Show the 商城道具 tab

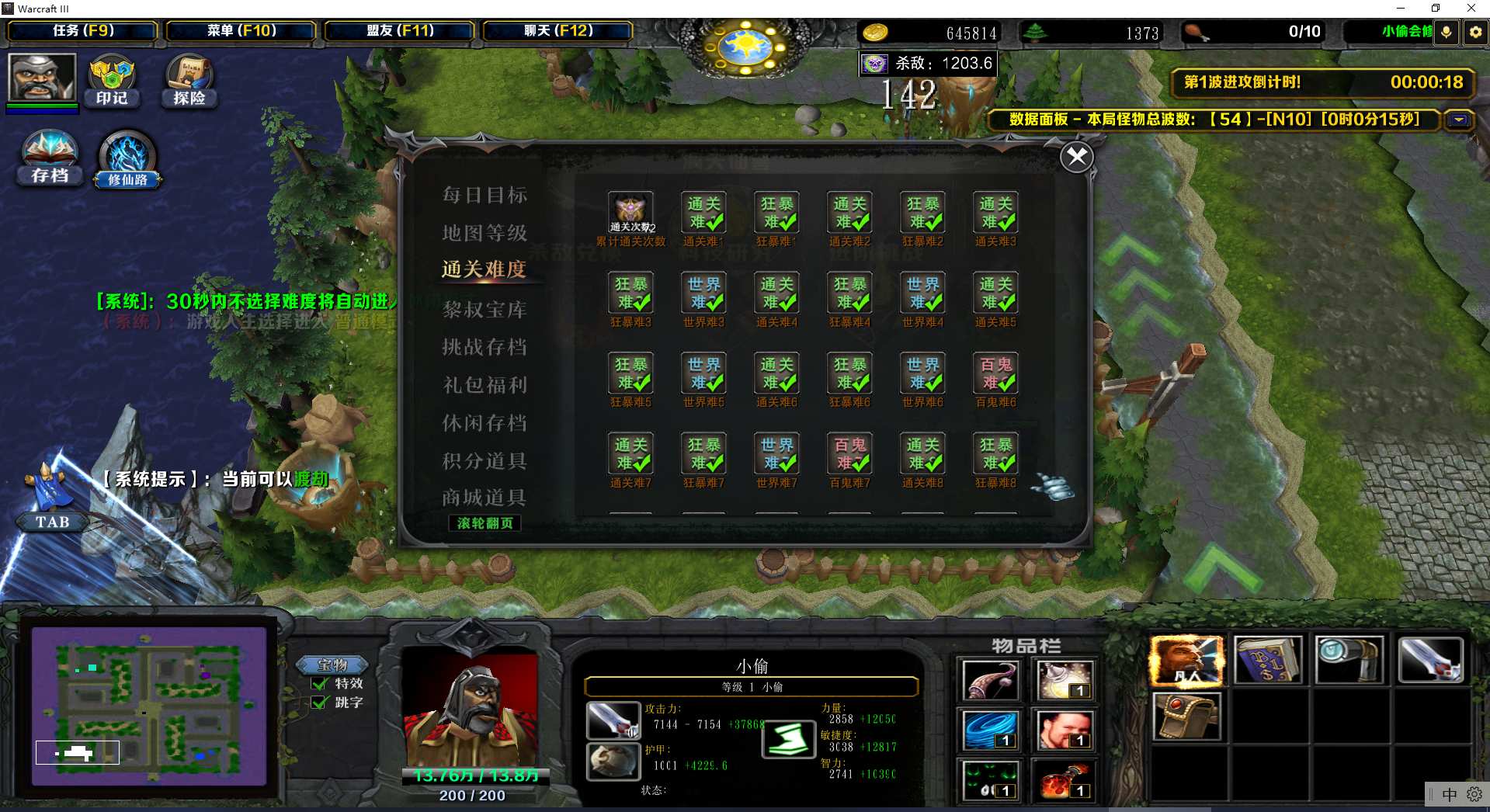[x=485, y=498]
